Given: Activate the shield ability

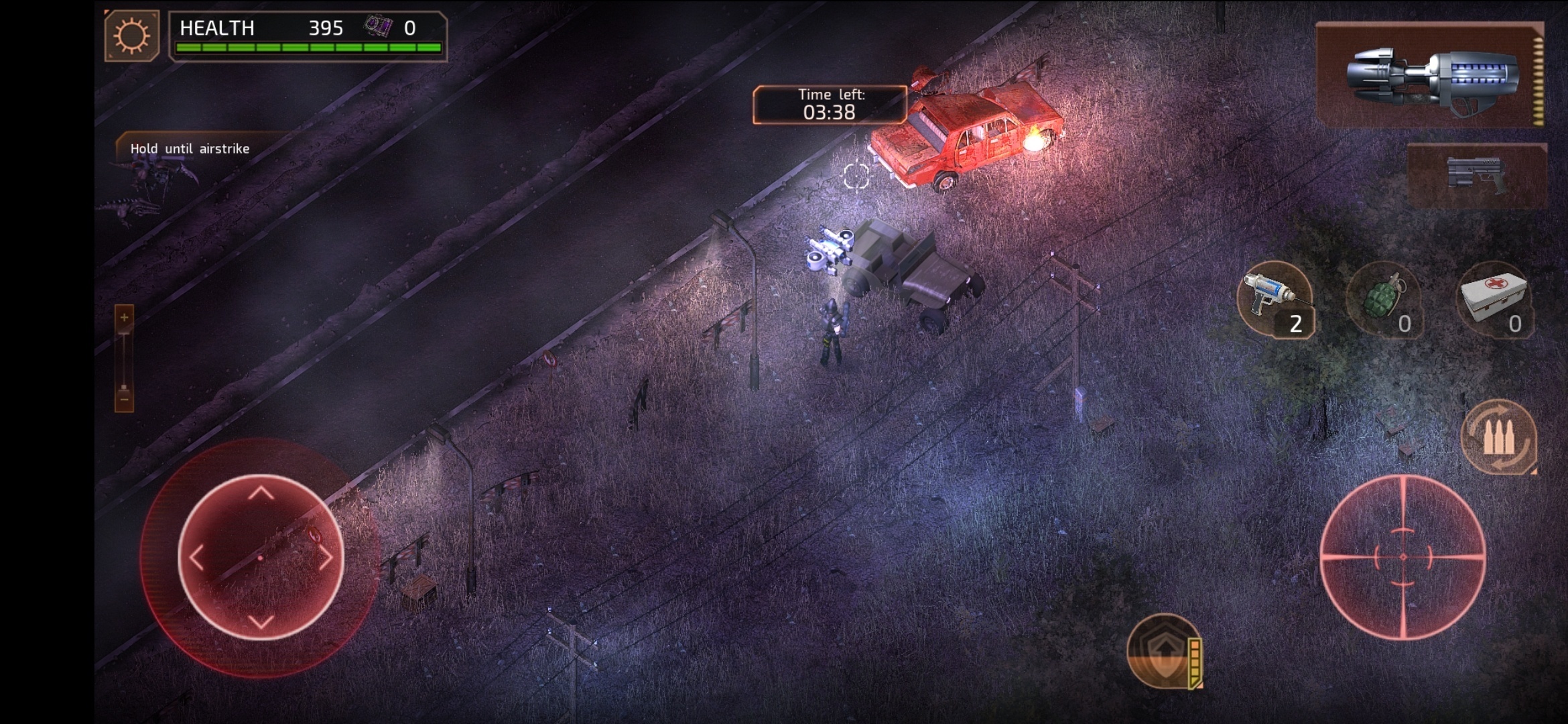Looking at the screenshot, I should [x=1165, y=651].
